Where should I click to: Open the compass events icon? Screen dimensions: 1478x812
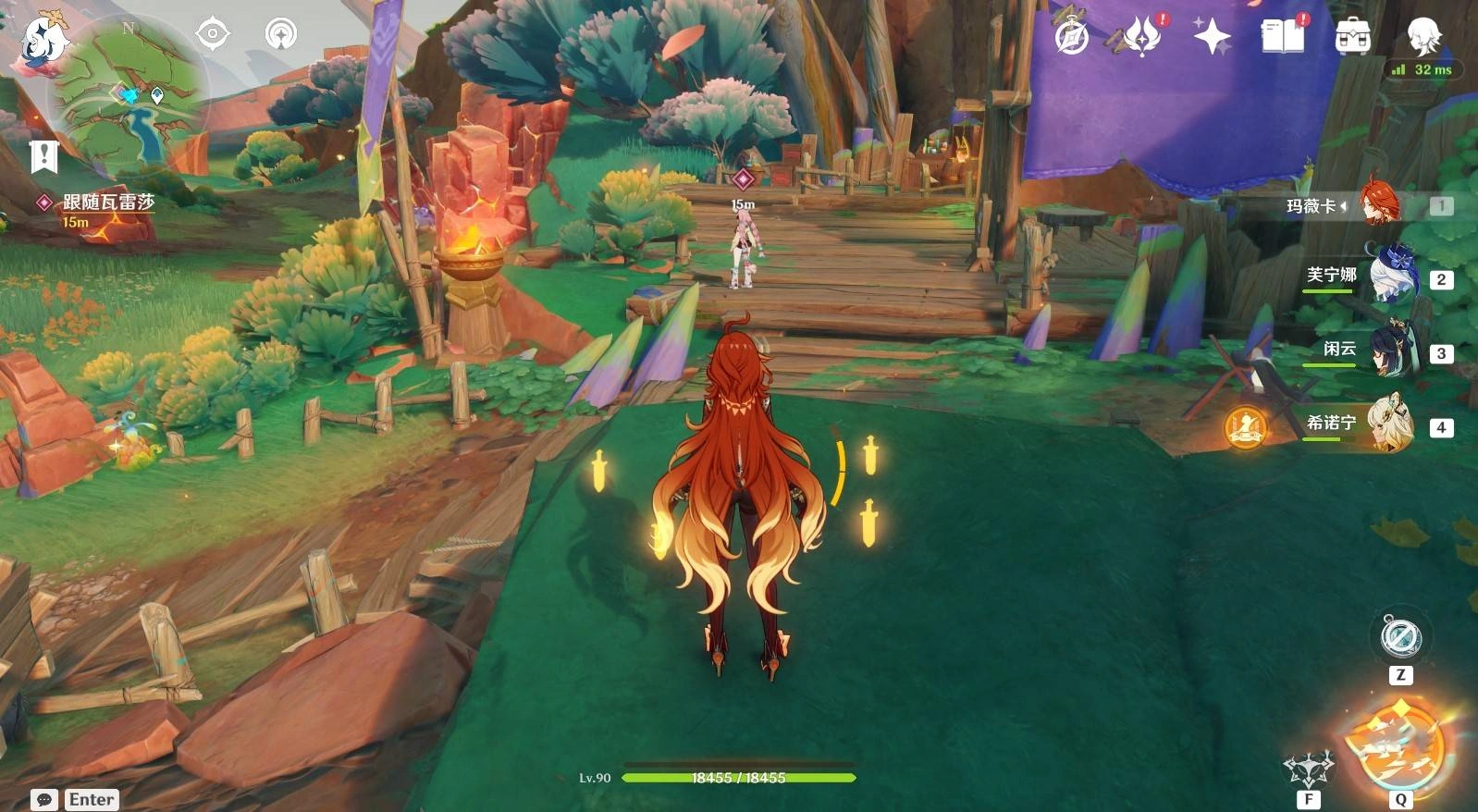coord(1072,37)
